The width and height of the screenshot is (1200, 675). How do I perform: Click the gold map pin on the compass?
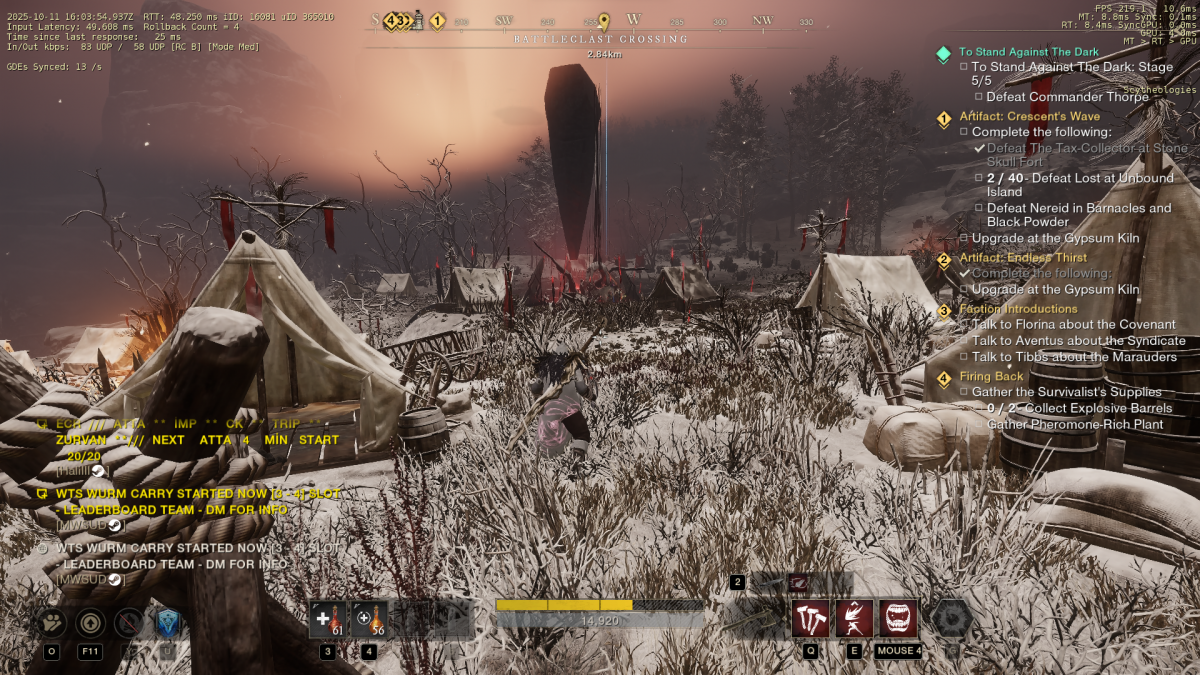pyautogui.click(x=603, y=21)
